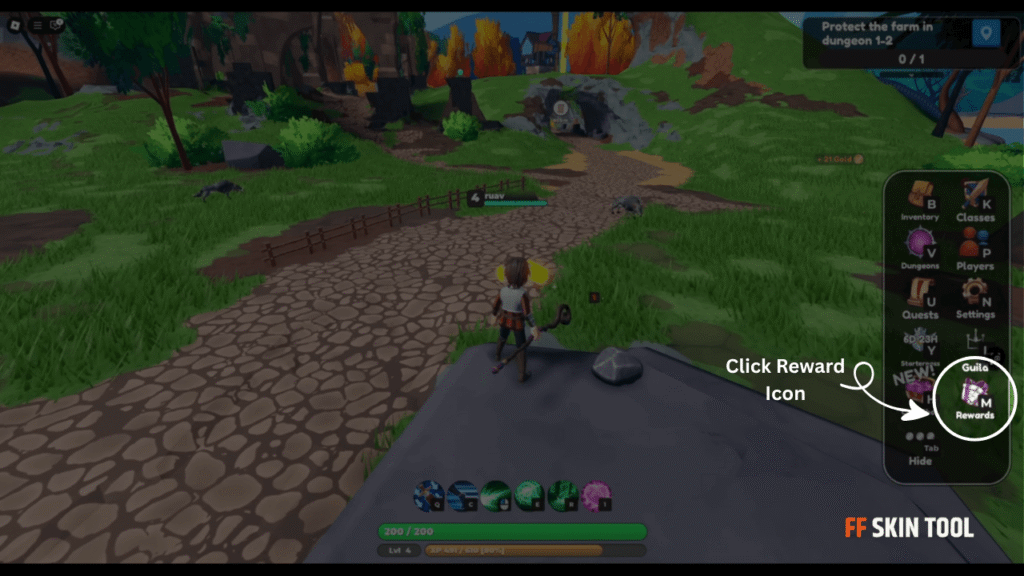Open the Roblox menu logo button
This screenshot has width=1024, height=576.
click(x=15, y=24)
